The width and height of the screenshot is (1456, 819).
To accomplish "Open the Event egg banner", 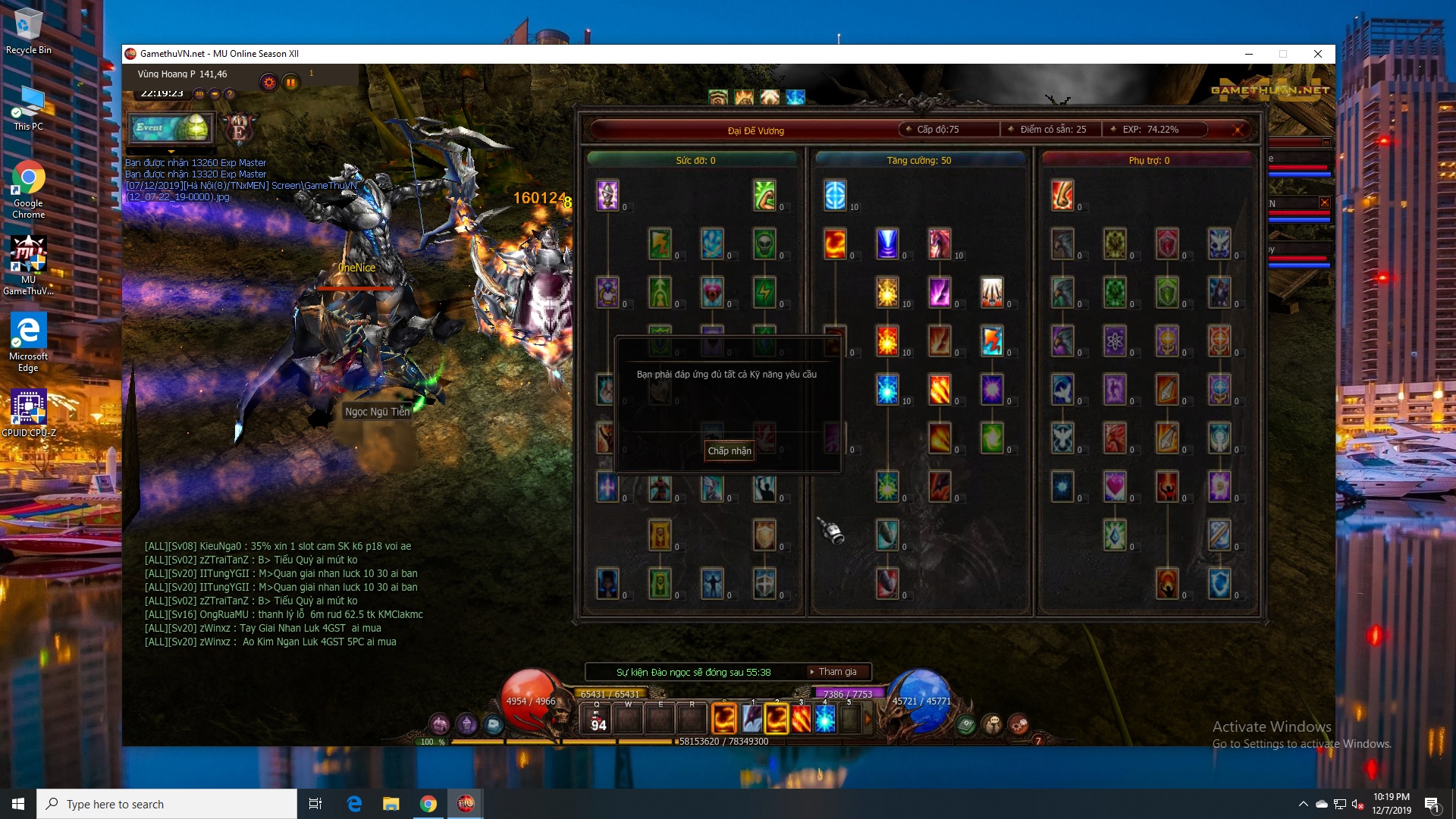I will point(172,128).
